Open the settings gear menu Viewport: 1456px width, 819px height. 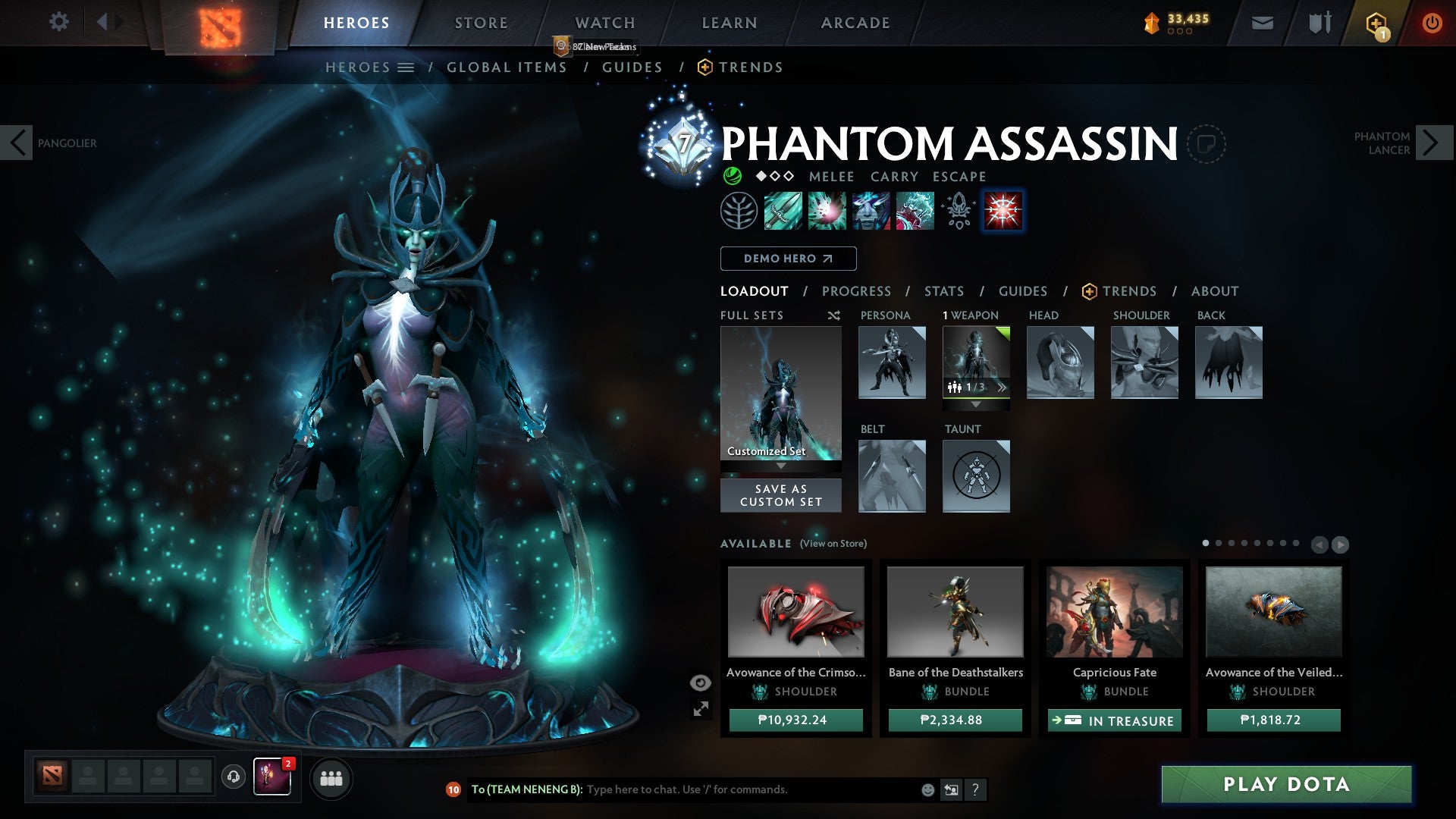click(58, 22)
